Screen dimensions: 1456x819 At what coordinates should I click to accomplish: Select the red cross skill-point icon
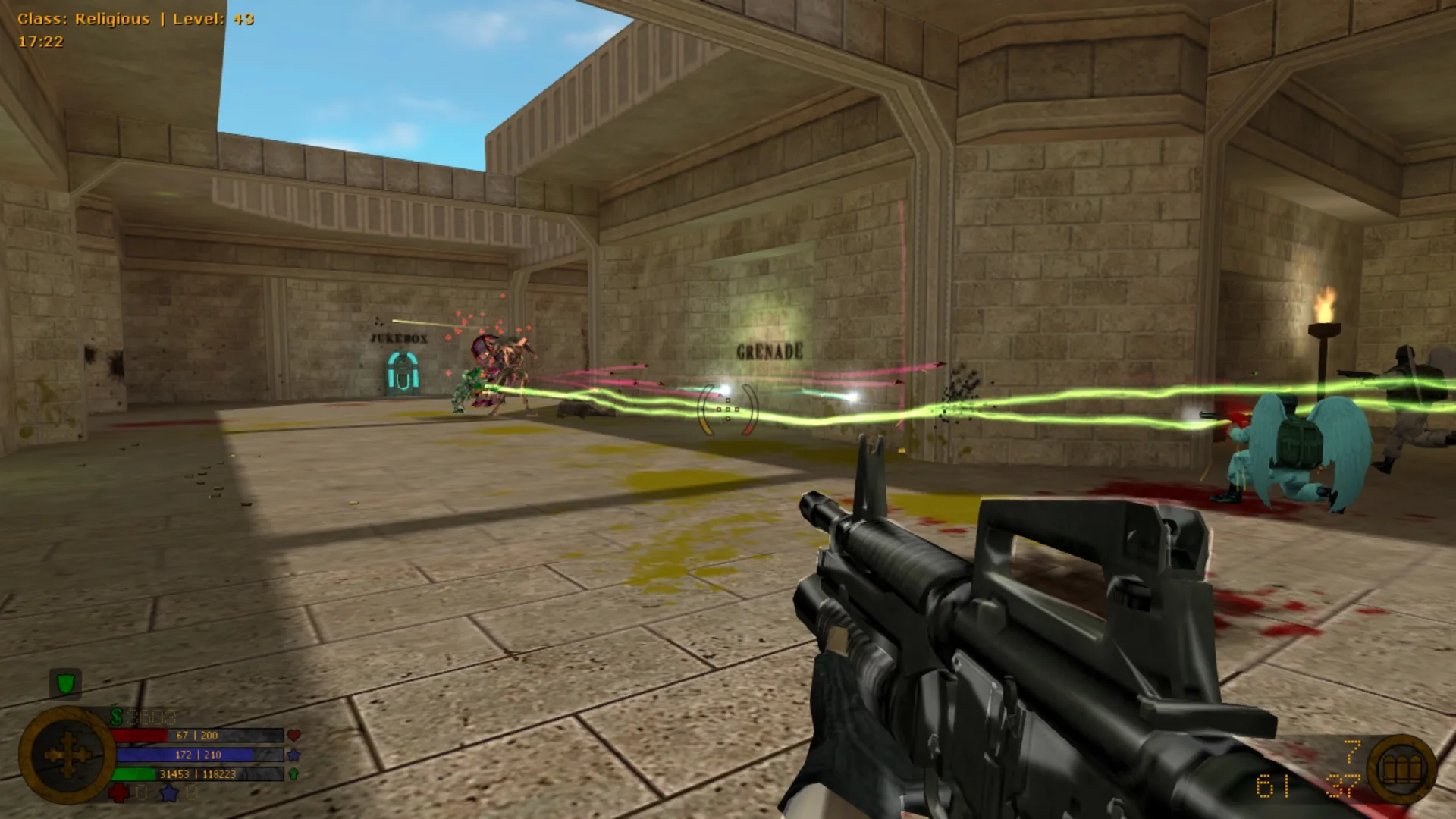(x=118, y=793)
